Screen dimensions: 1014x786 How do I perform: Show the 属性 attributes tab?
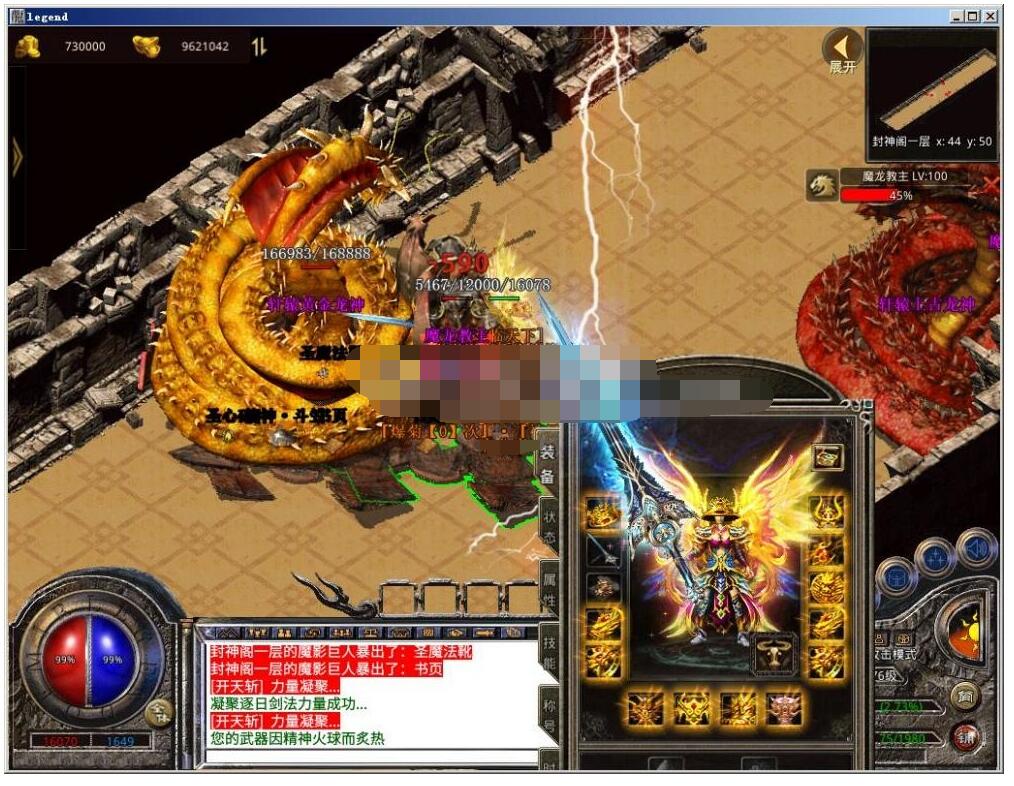tap(548, 583)
